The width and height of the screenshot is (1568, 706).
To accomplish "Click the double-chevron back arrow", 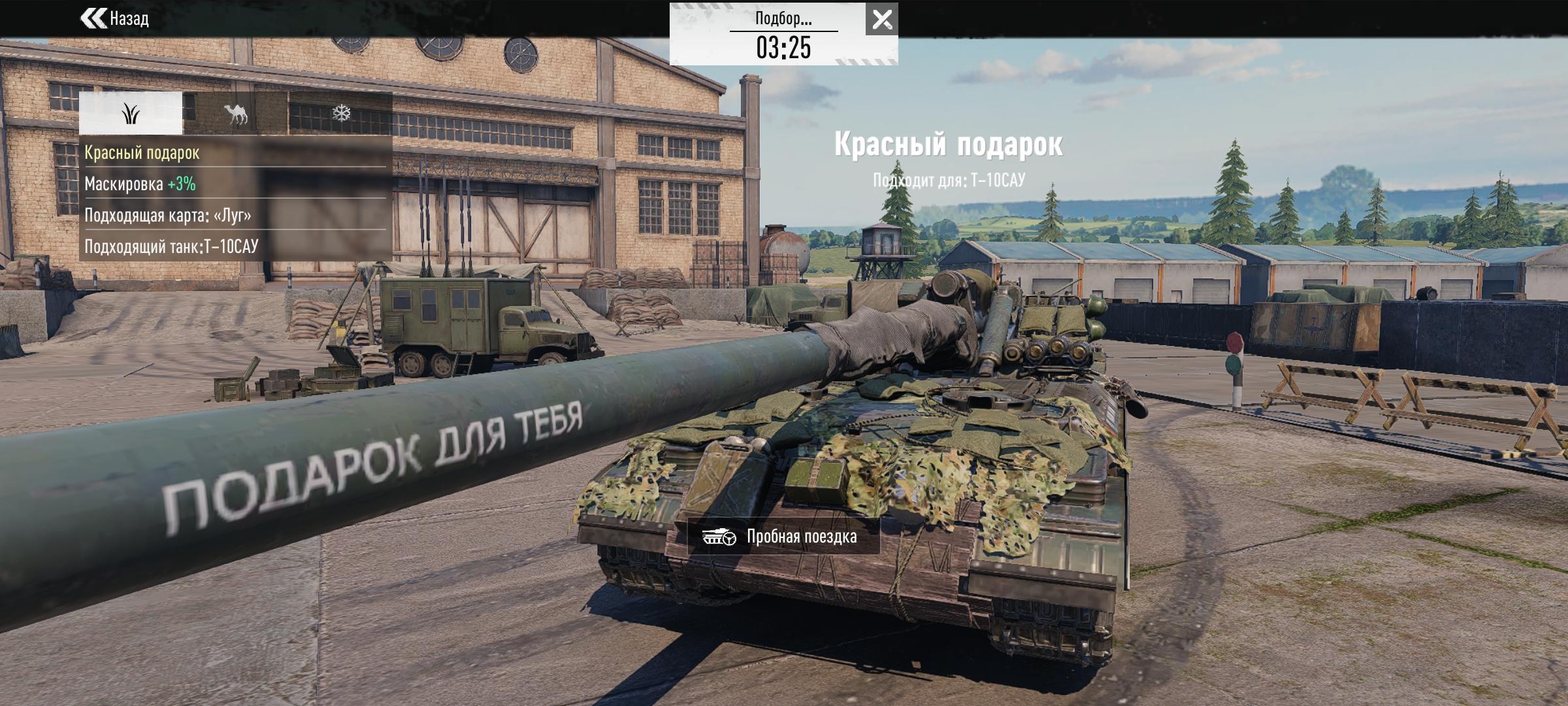I will coord(93,20).
